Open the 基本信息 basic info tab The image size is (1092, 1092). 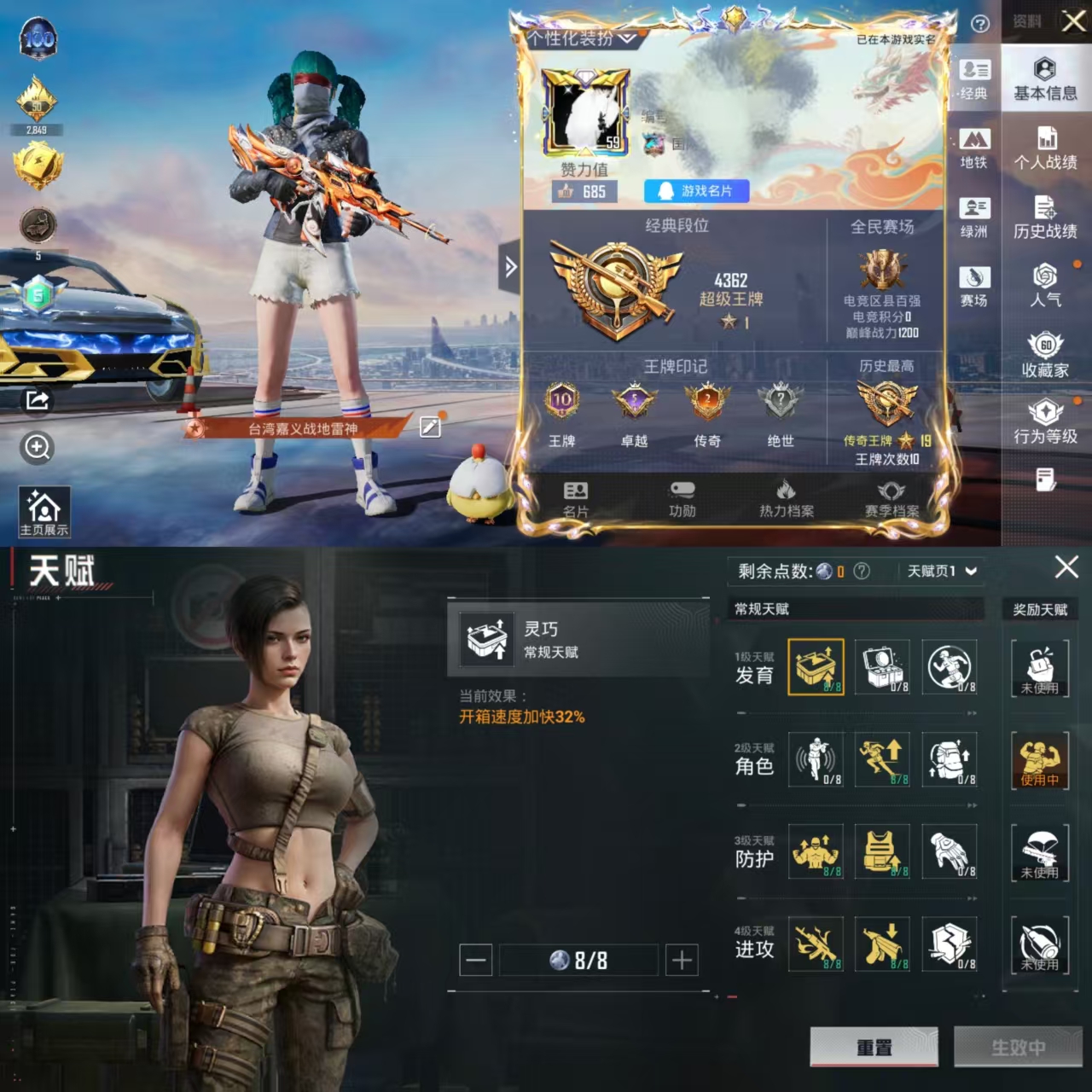pos(1045,79)
